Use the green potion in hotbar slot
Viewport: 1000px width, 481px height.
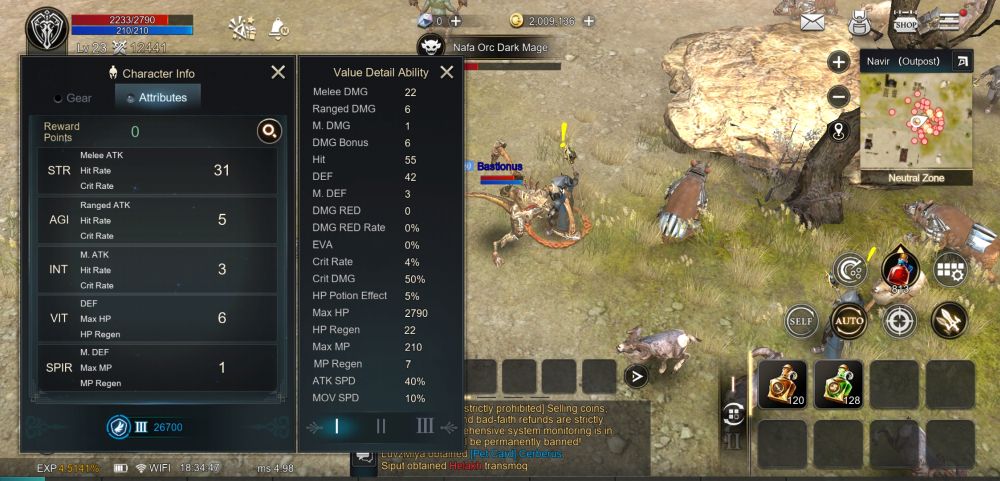pyautogui.click(x=838, y=385)
